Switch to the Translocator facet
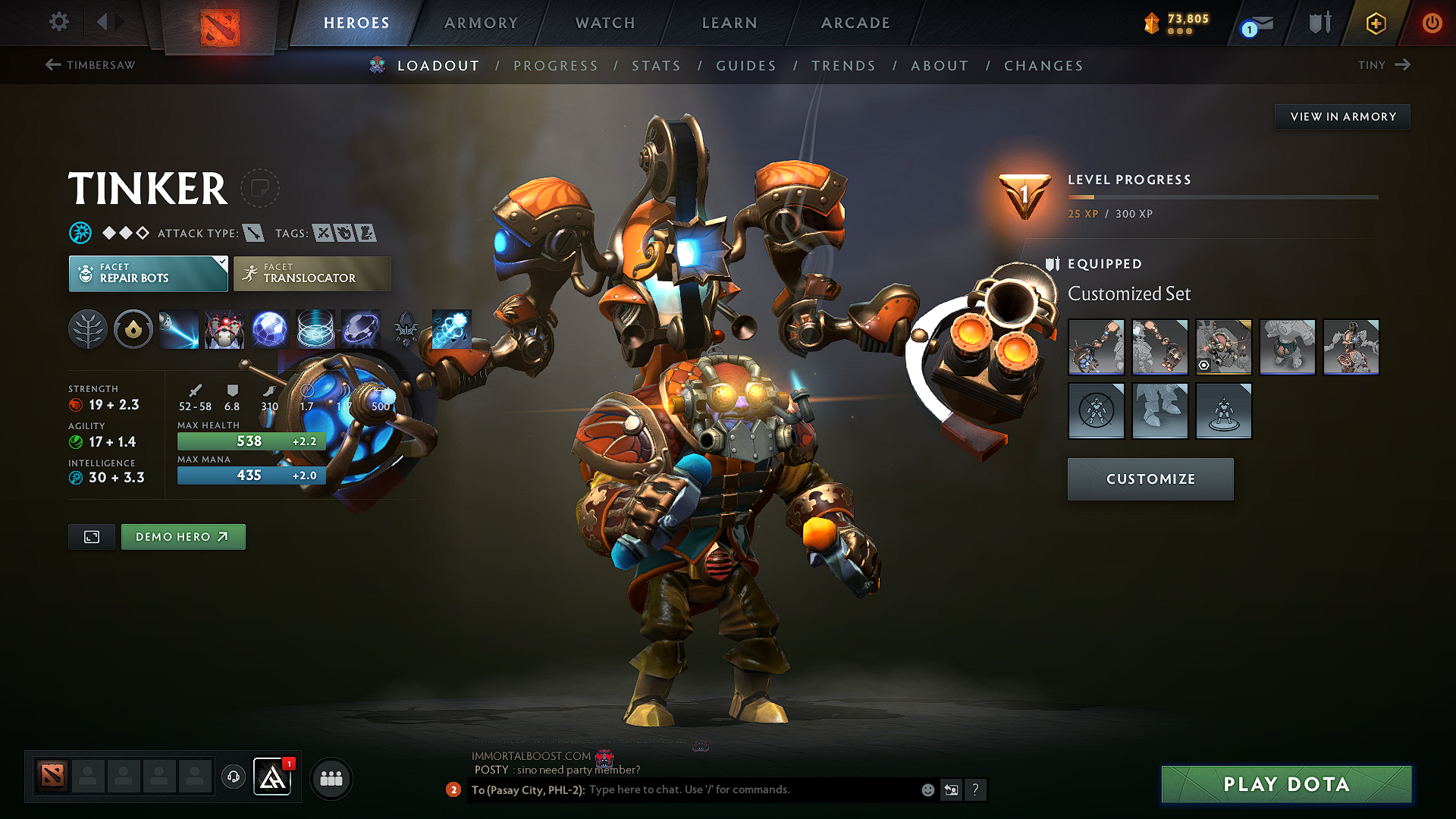 pyautogui.click(x=312, y=273)
